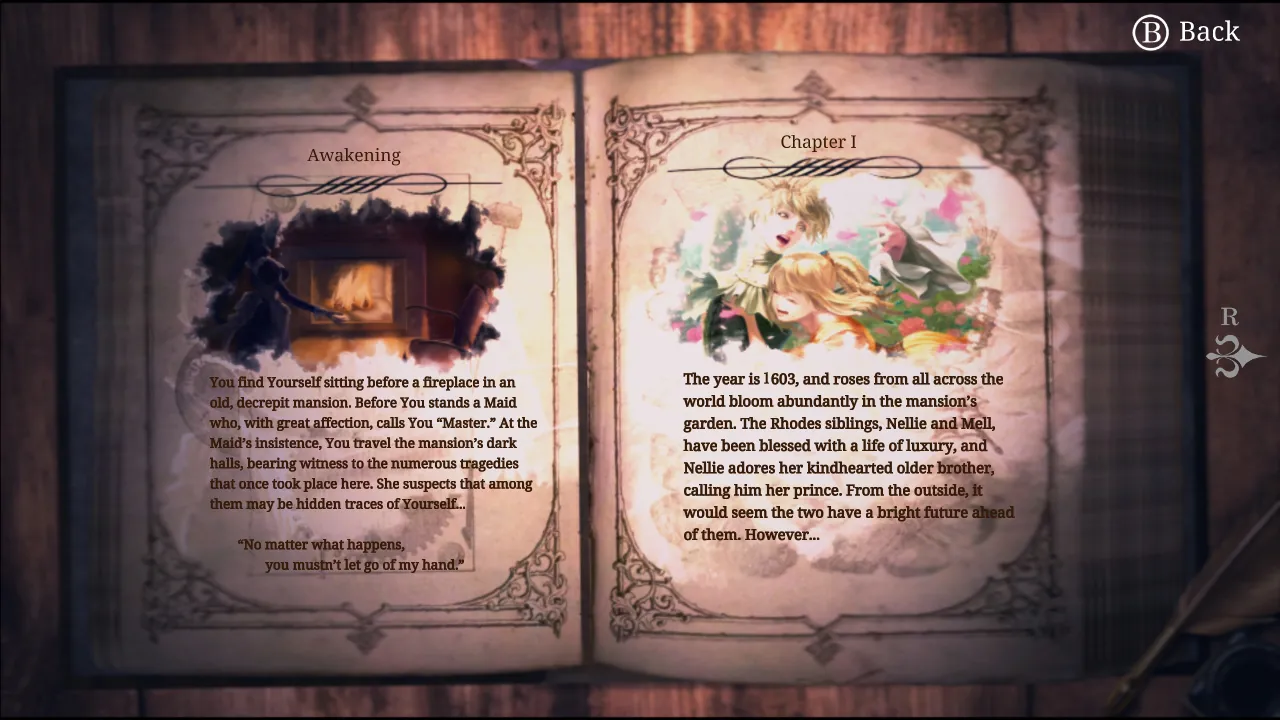Click the divider flourish under Chapter I

pyautogui.click(x=818, y=170)
